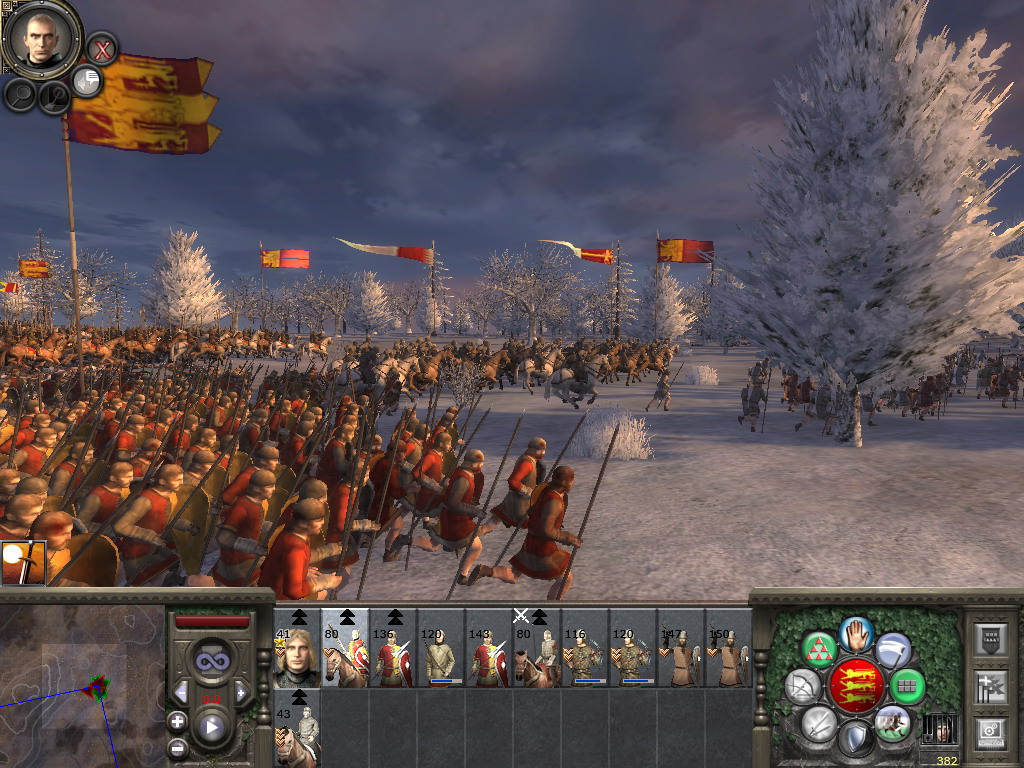
Task: Open the green grid formations button
Action: pyautogui.click(x=907, y=686)
